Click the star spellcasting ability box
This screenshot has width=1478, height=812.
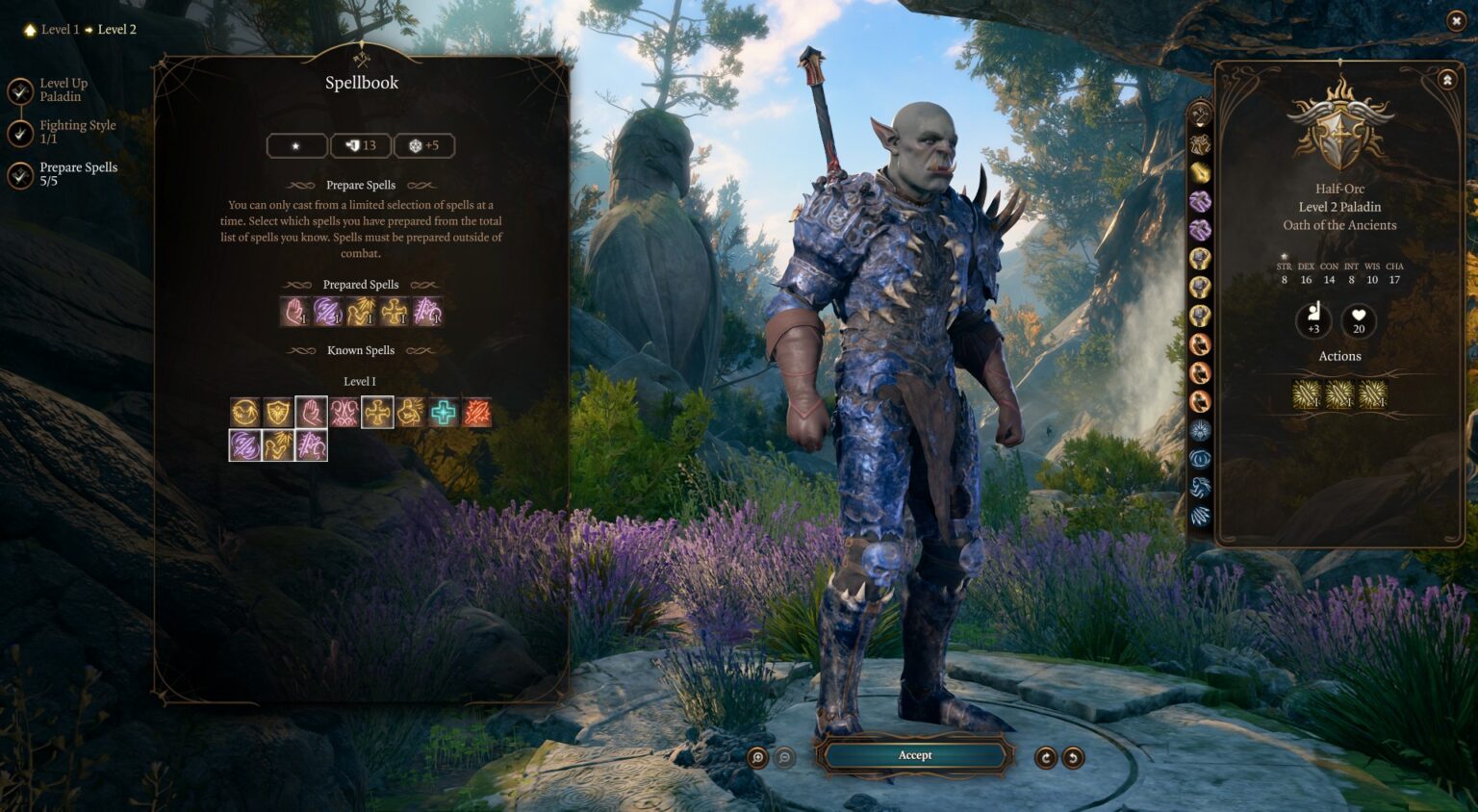coord(296,146)
